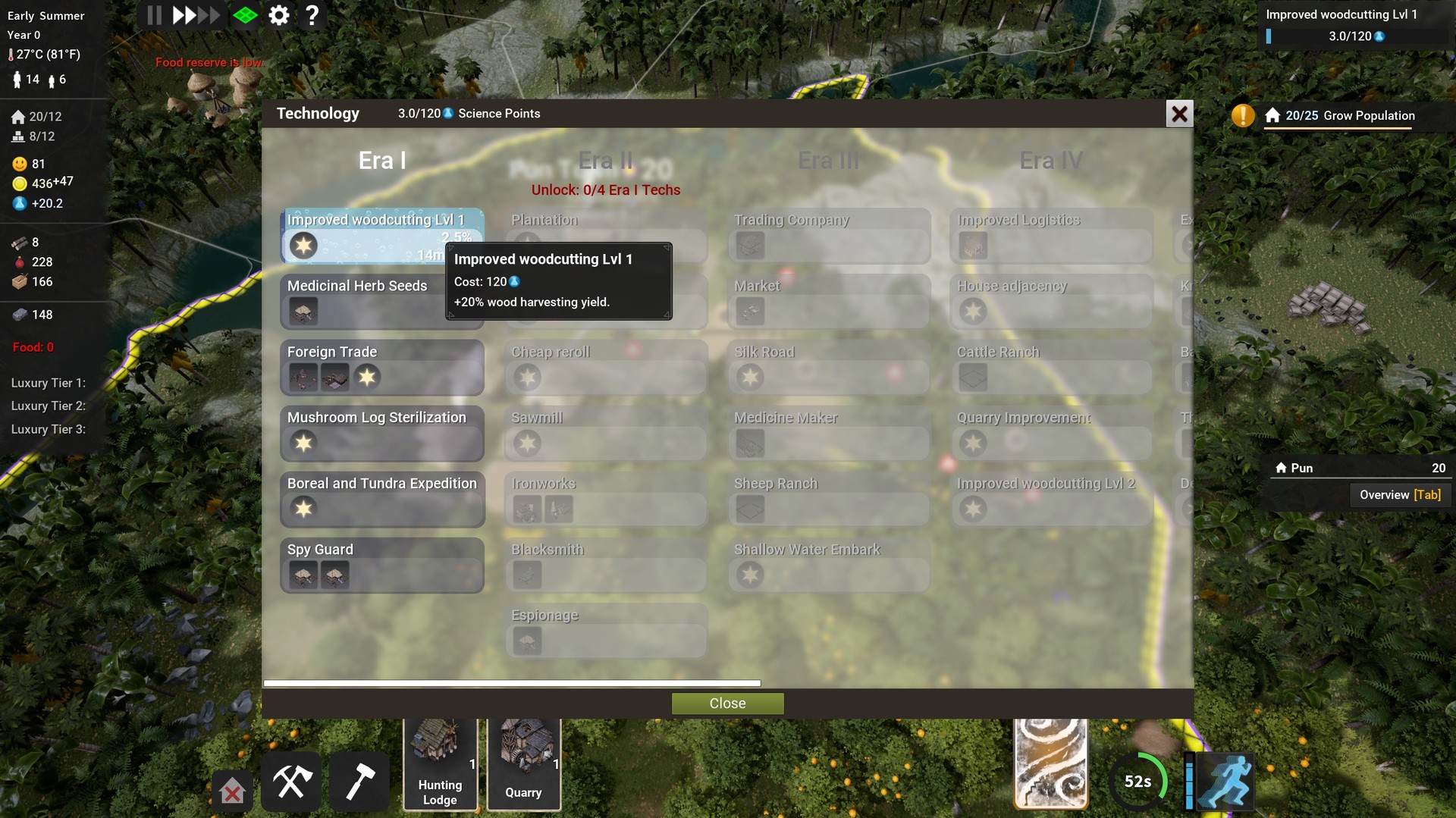Open the help question mark
Viewport: 1456px width, 818px height.
coord(312,14)
